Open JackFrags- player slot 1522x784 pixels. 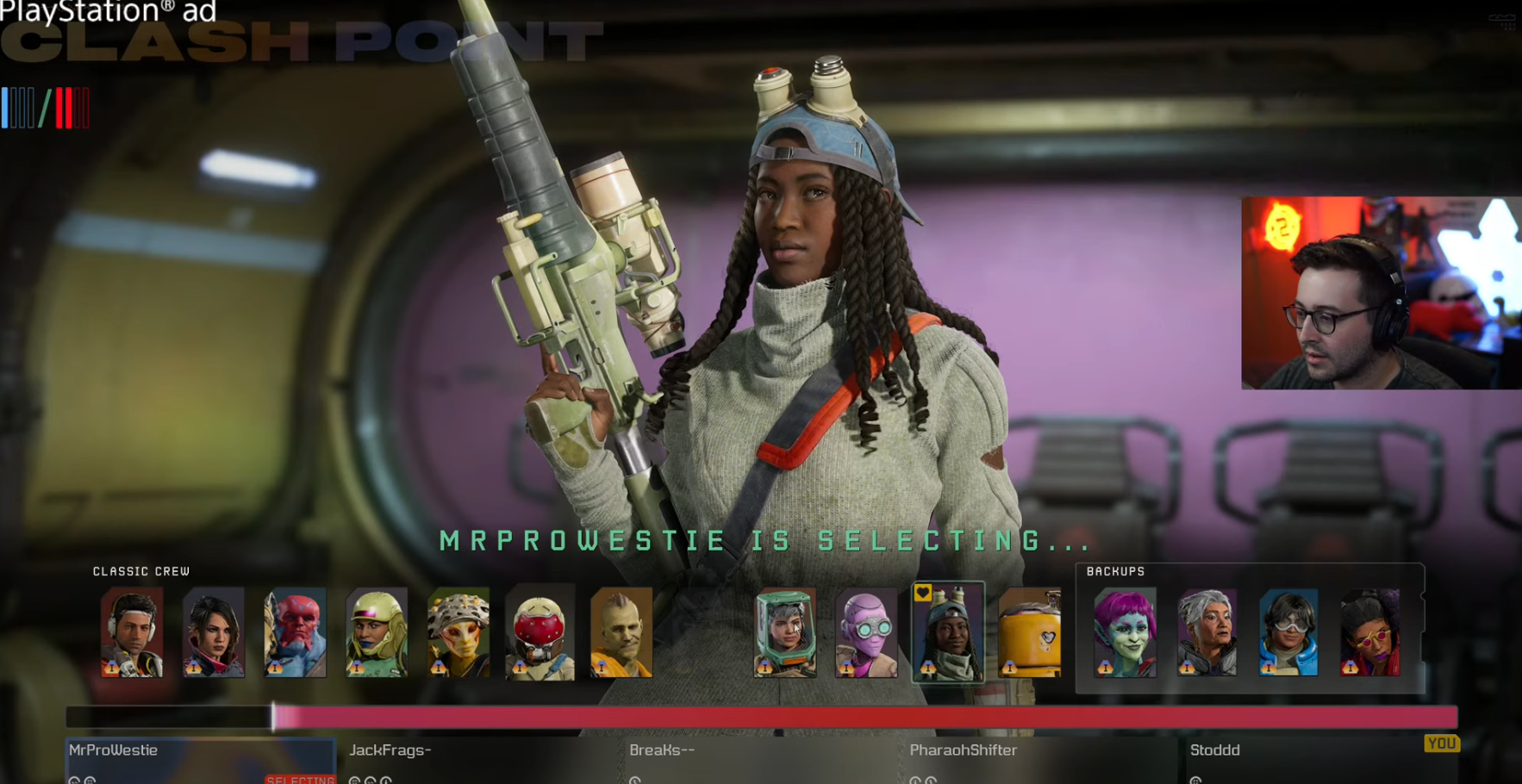pyautogui.click(x=481, y=759)
